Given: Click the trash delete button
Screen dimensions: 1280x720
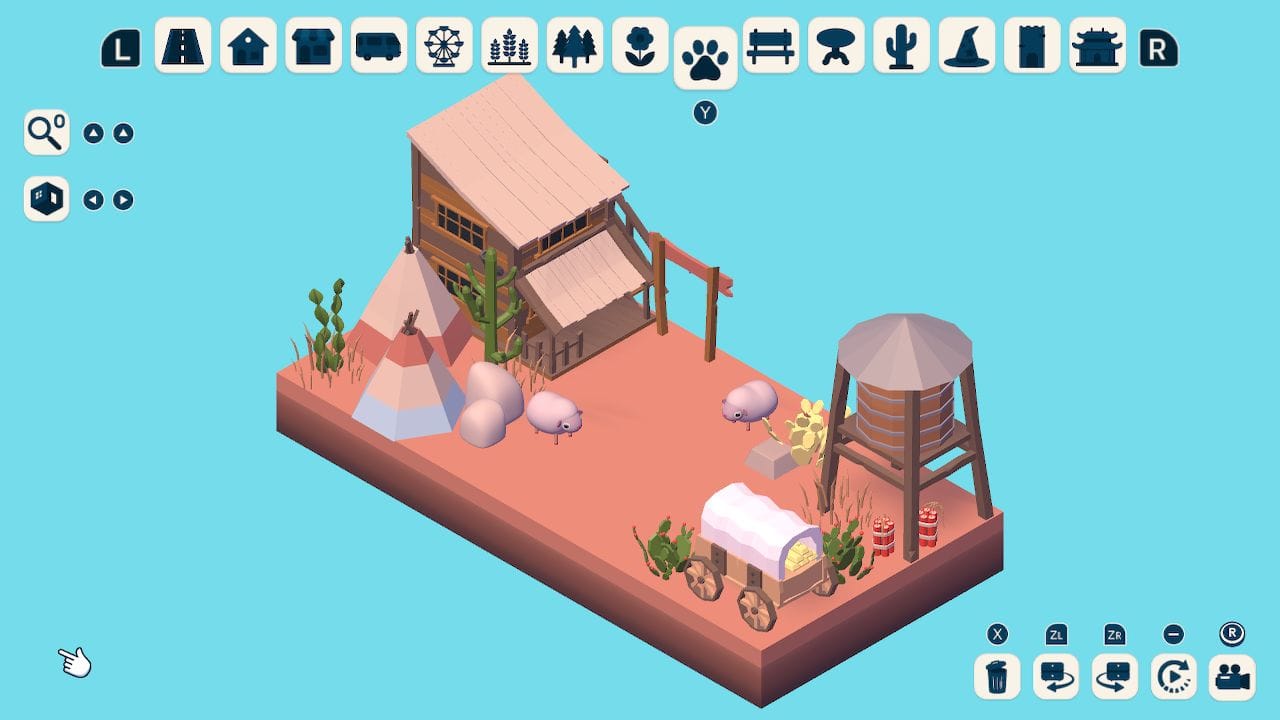Looking at the screenshot, I should click(x=996, y=677).
